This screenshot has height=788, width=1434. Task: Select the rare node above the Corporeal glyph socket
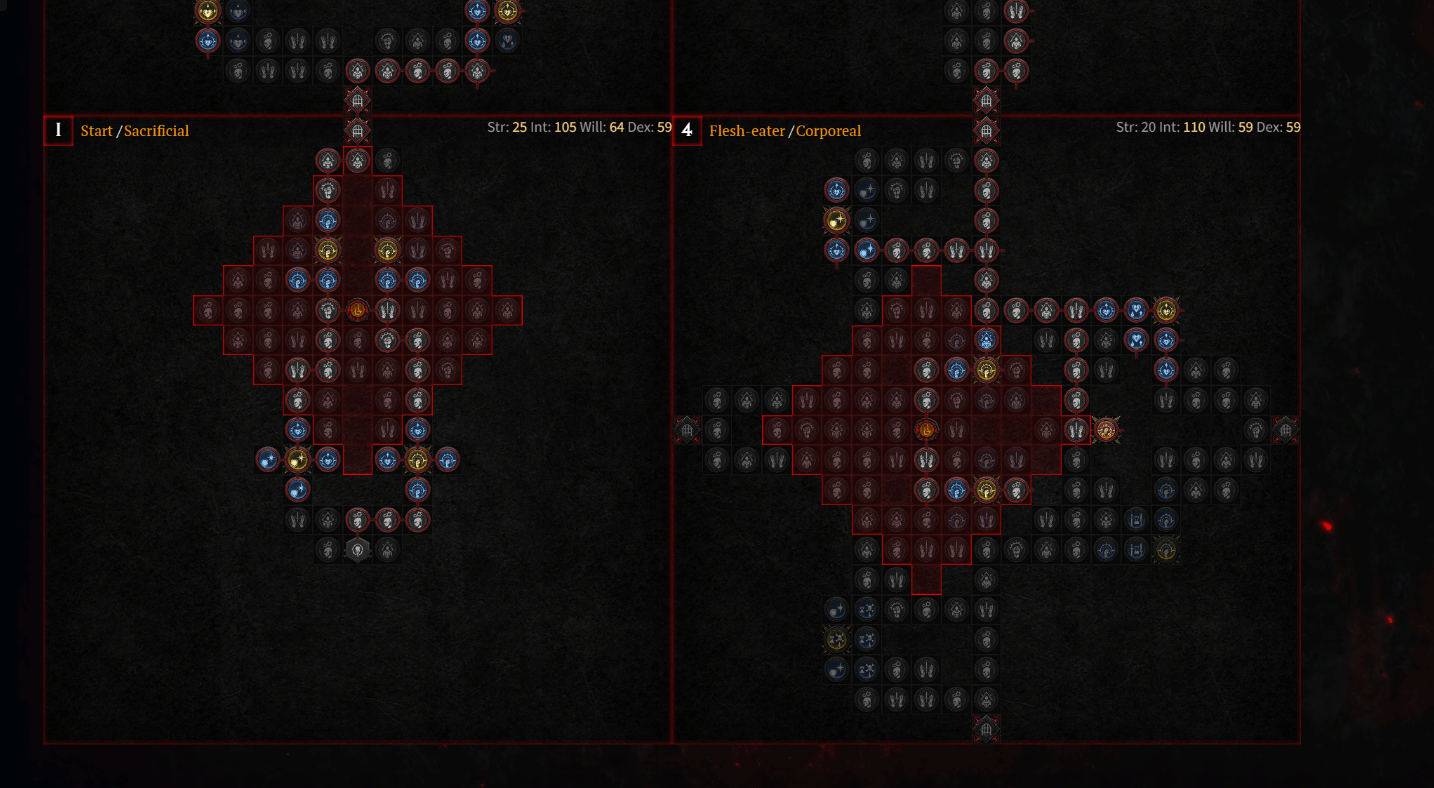tap(986, 370)
